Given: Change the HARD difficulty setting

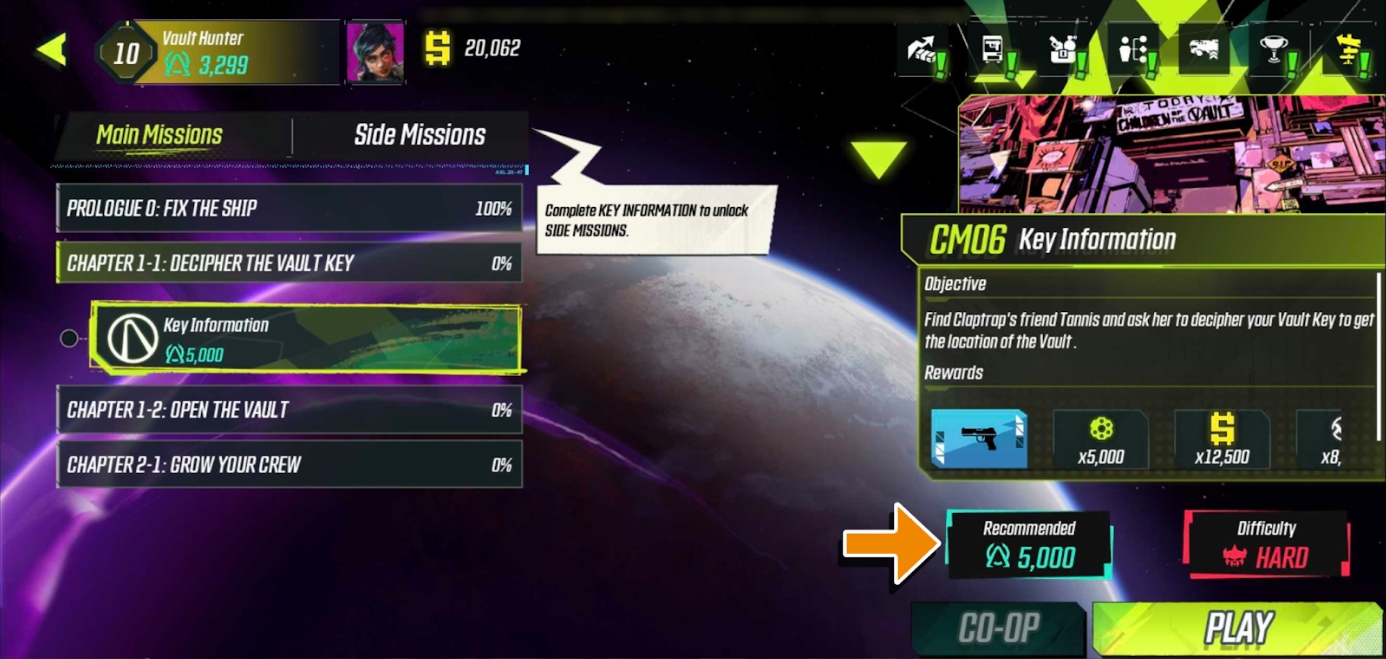Looking at the screenshot, I should (1266, 546).
